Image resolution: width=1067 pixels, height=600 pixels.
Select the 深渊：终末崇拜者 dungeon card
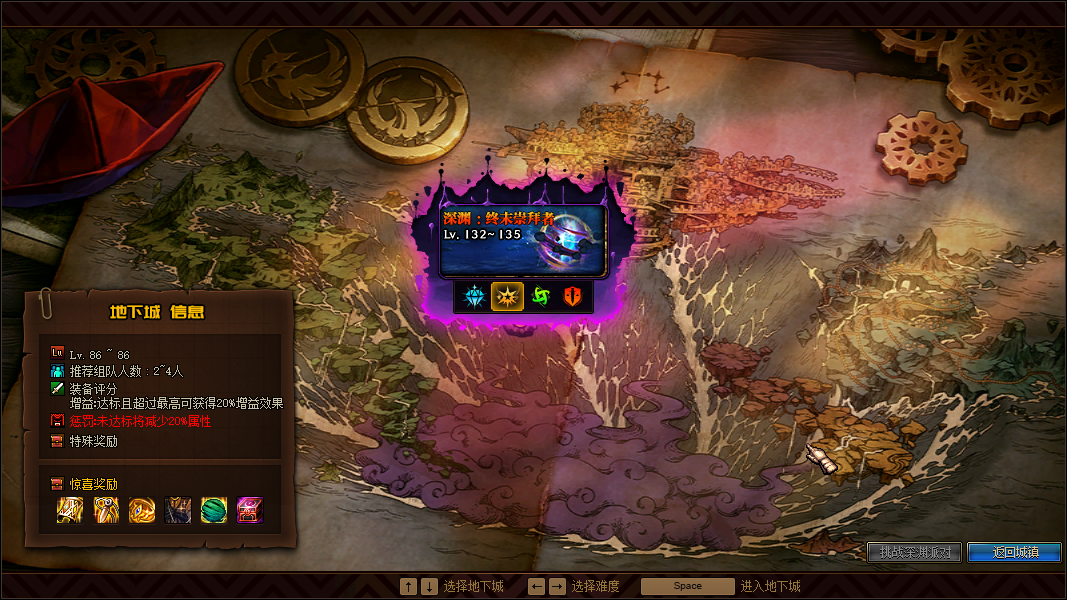pos(523,240)
